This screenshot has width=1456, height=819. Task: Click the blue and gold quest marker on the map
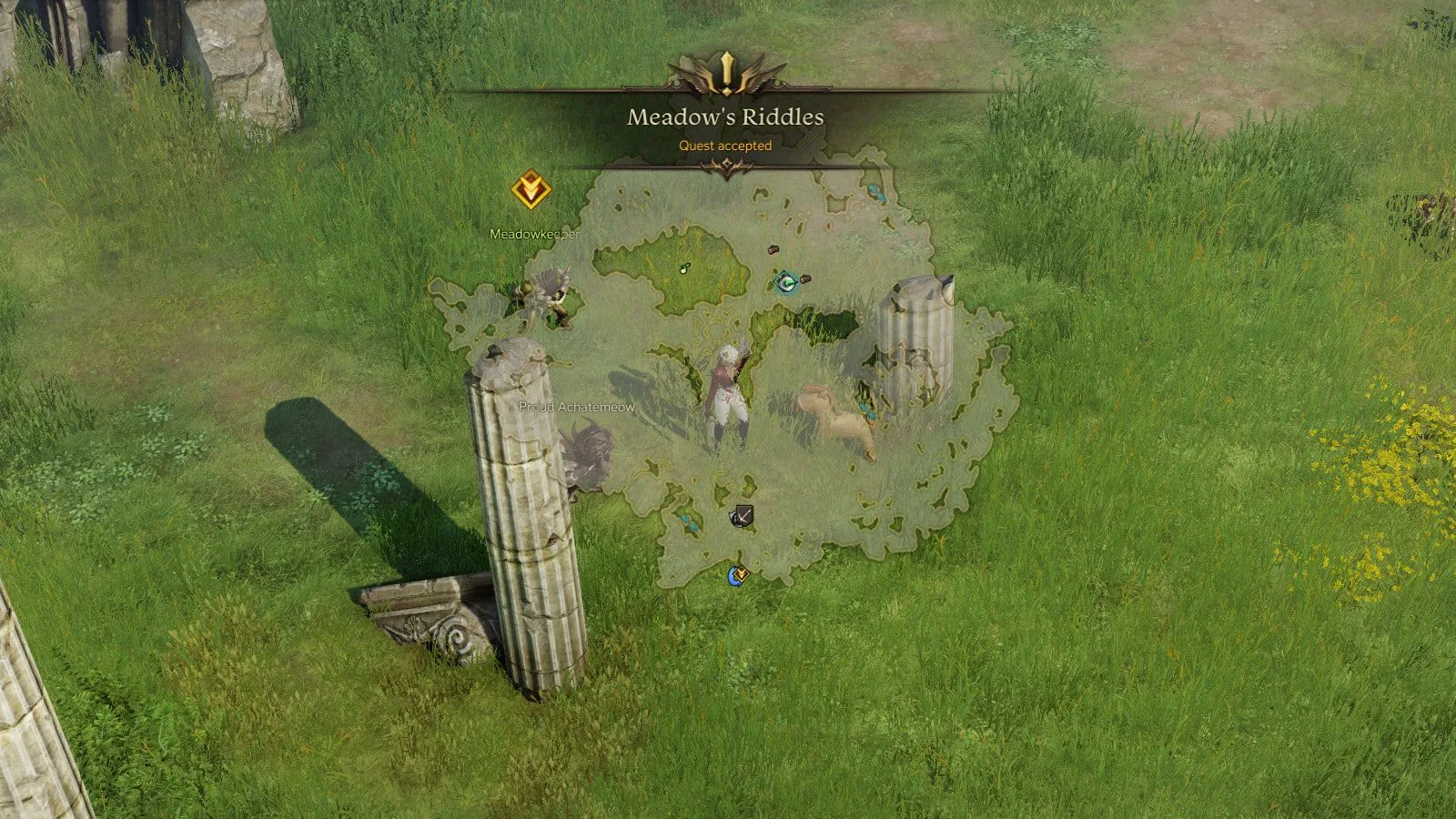coord(738,575)
